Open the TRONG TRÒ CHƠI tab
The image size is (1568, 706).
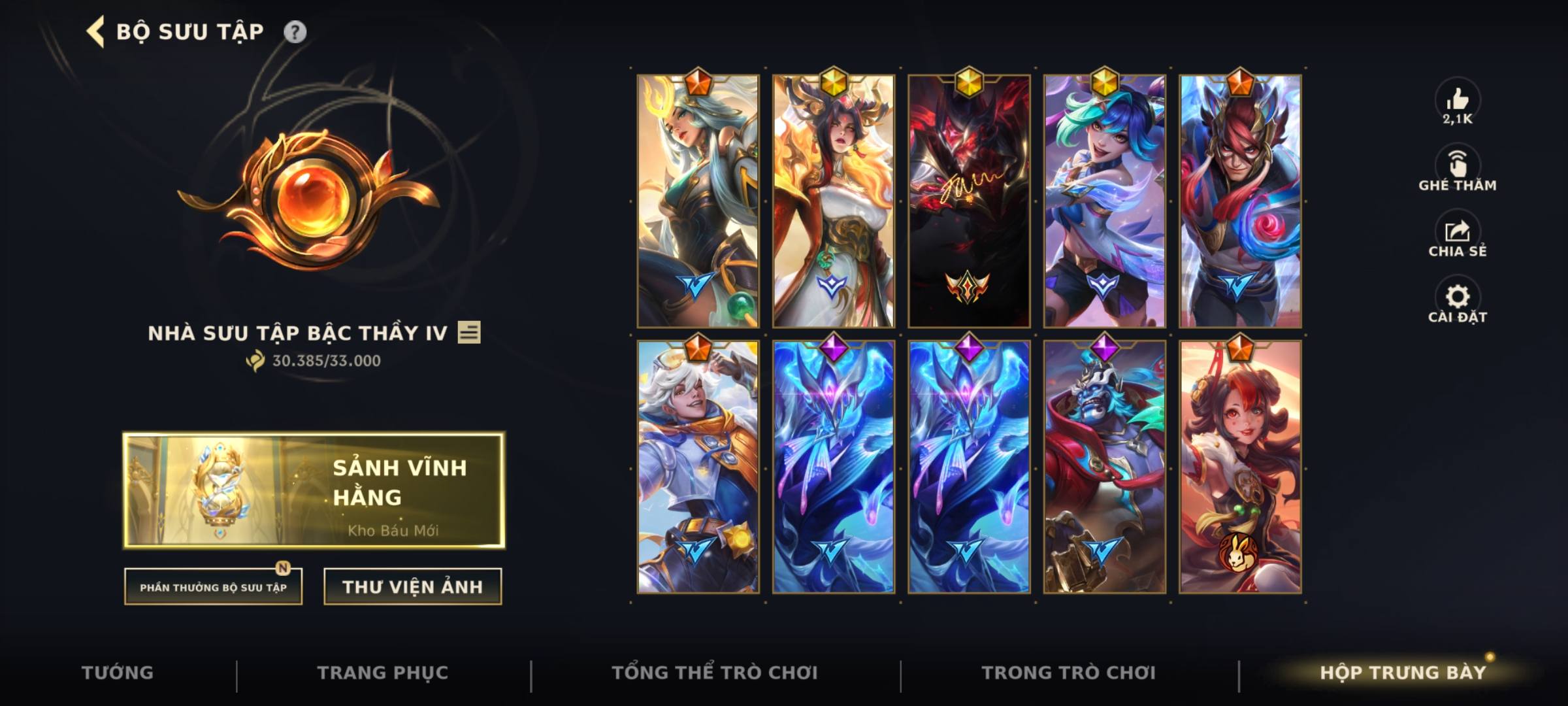pyautogui.click(x=1070, y=672)
